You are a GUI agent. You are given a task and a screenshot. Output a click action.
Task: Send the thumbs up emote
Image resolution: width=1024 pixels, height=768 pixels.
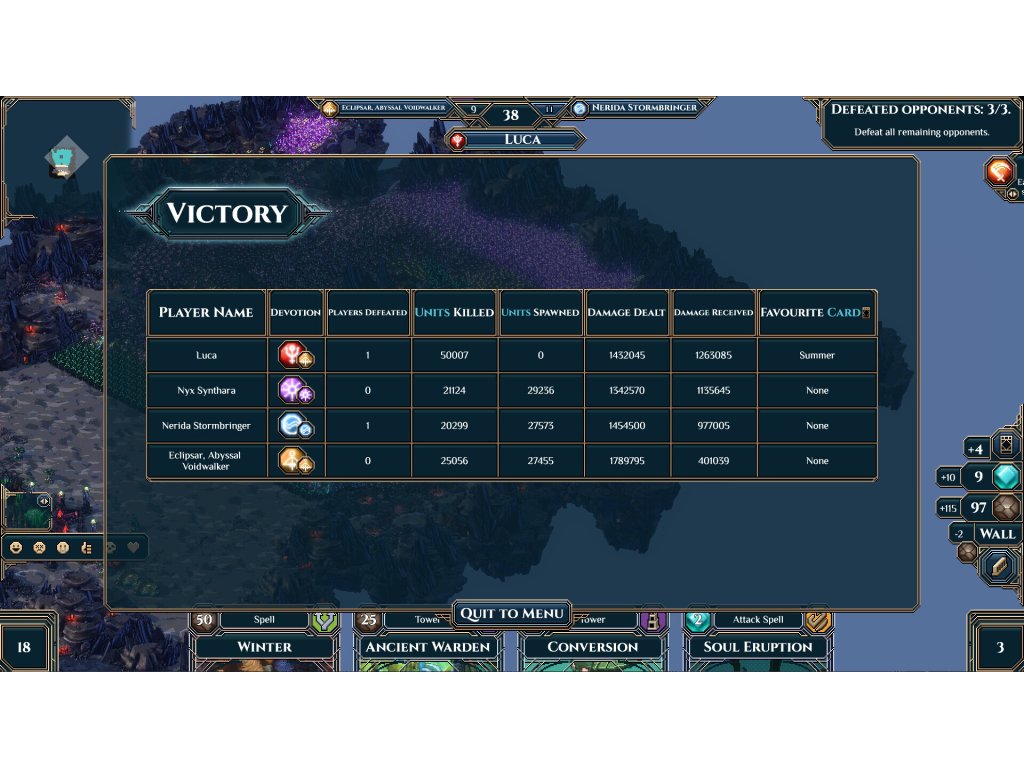[86, 548]
